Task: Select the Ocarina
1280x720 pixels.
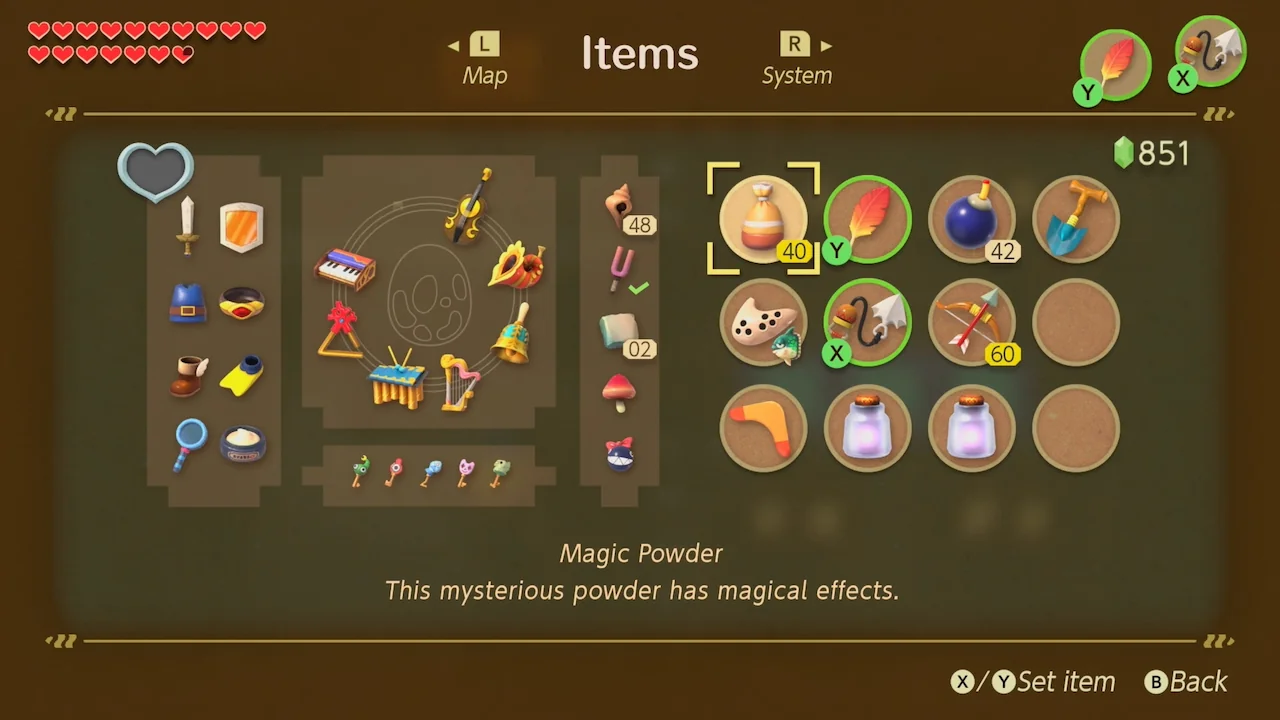Action: 763,322
